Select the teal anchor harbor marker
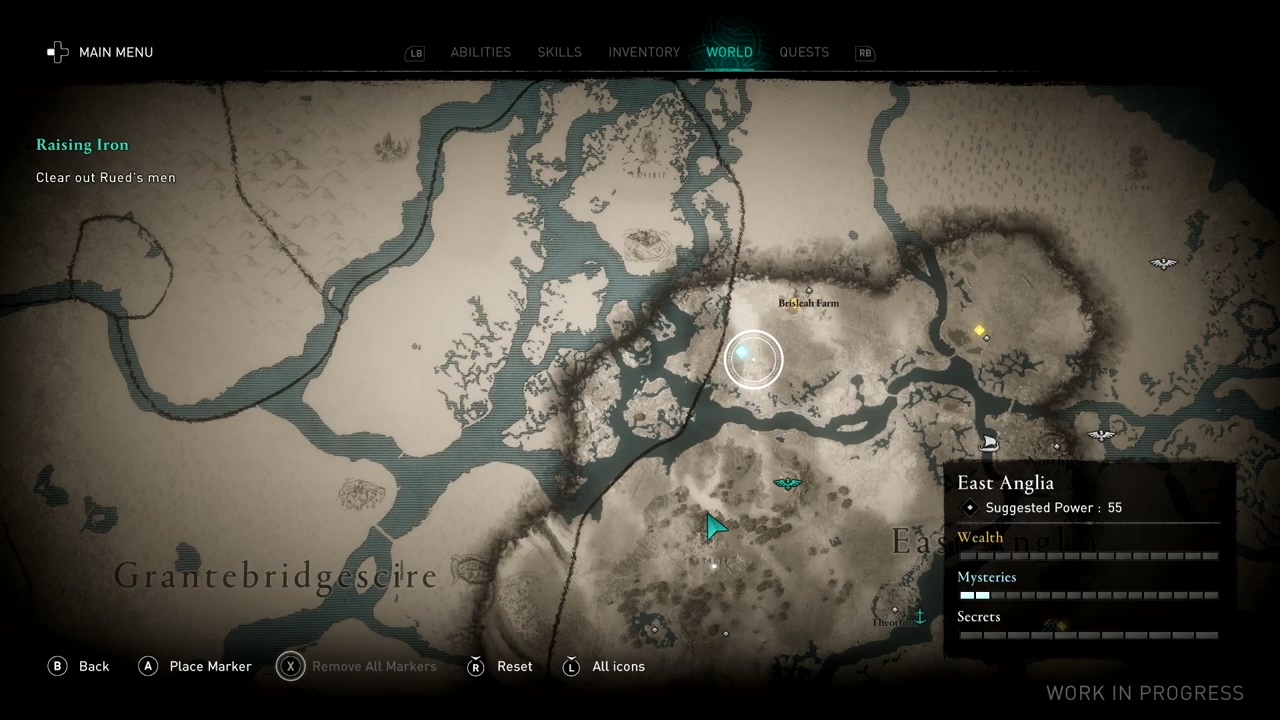 (920, 617)
